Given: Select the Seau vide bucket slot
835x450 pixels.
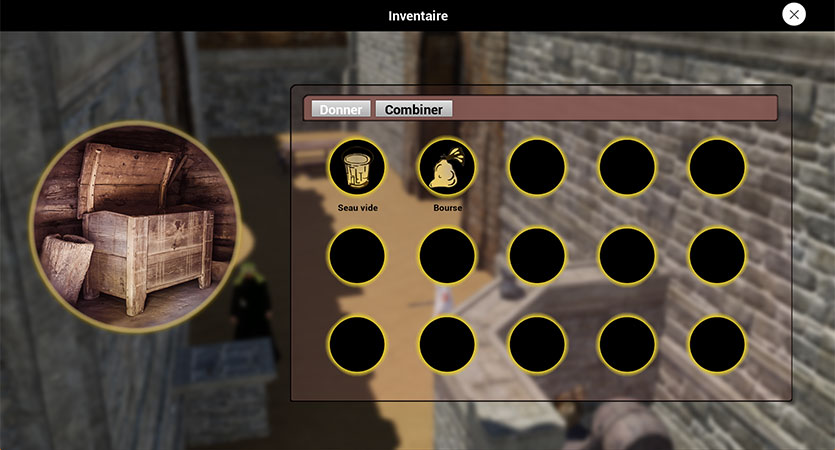Looking at the screenshot, I should coord(357,166).
